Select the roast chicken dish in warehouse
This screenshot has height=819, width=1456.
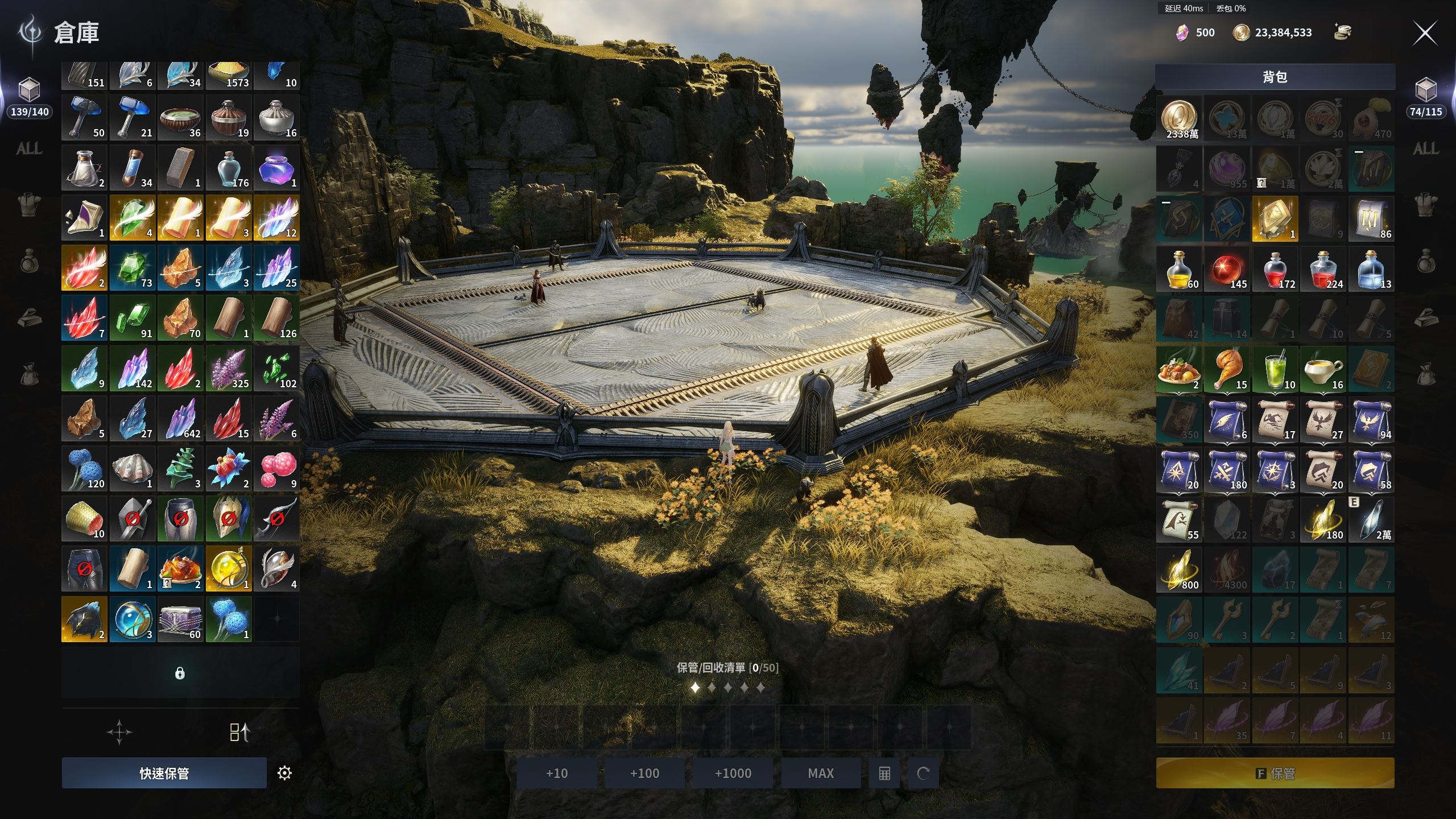pos(180,569)
